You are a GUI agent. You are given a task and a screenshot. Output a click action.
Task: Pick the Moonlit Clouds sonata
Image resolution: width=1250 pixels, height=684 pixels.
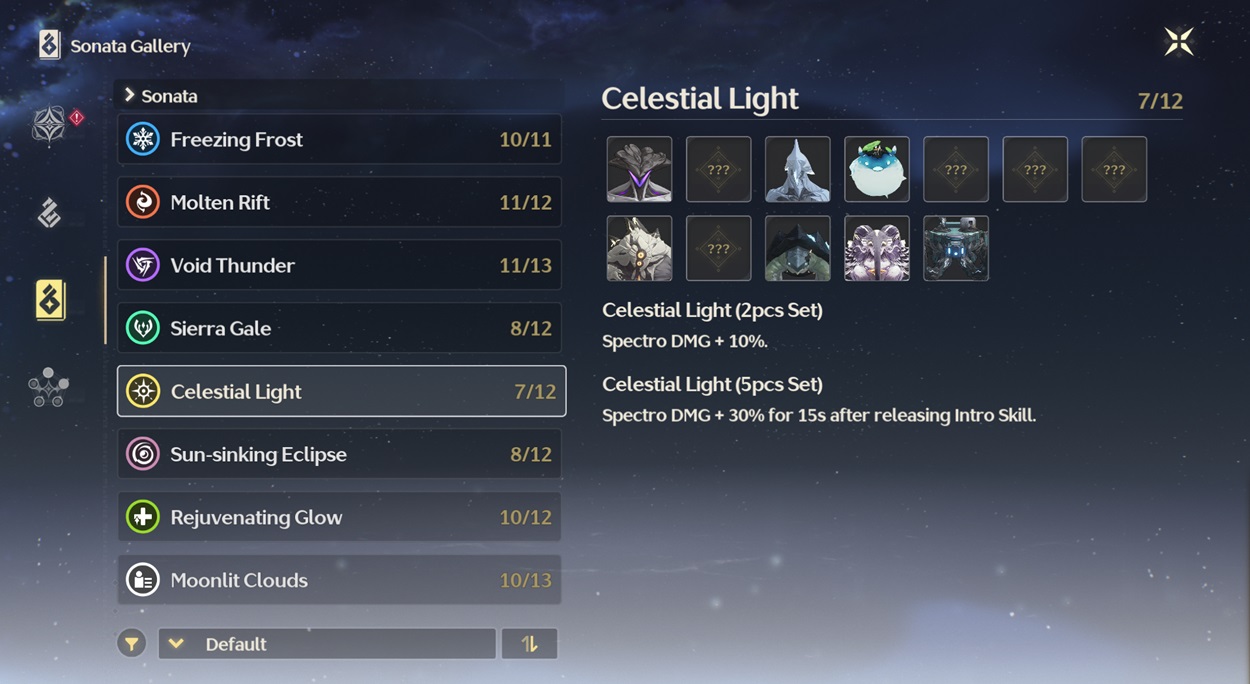[339, 580]
